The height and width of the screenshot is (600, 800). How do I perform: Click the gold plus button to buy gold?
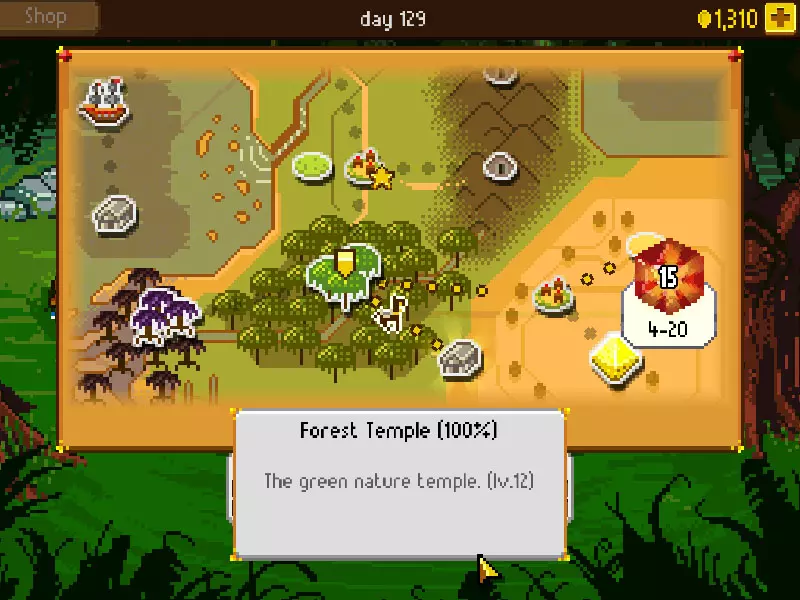779,18
